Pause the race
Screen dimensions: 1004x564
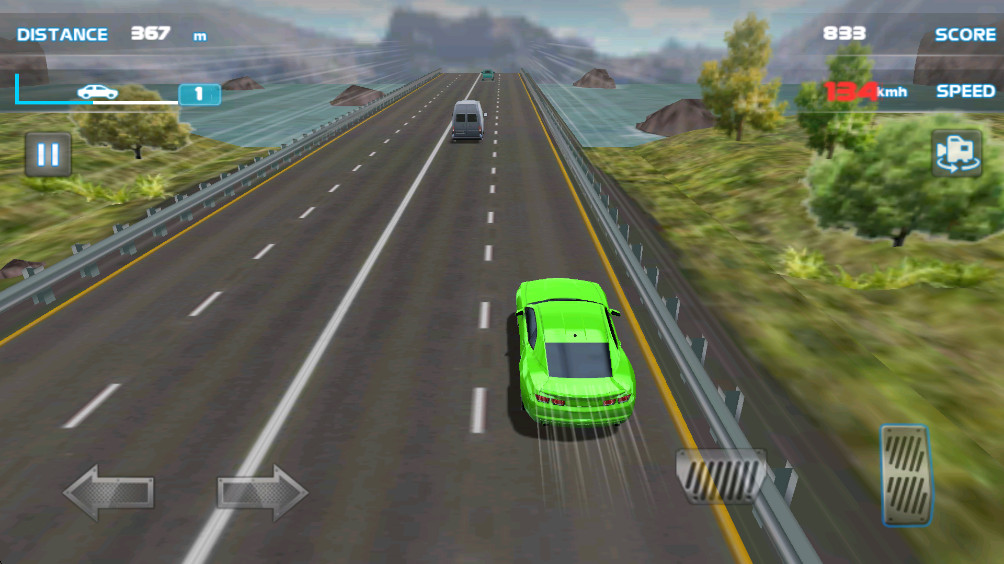[x=48, y=155]
